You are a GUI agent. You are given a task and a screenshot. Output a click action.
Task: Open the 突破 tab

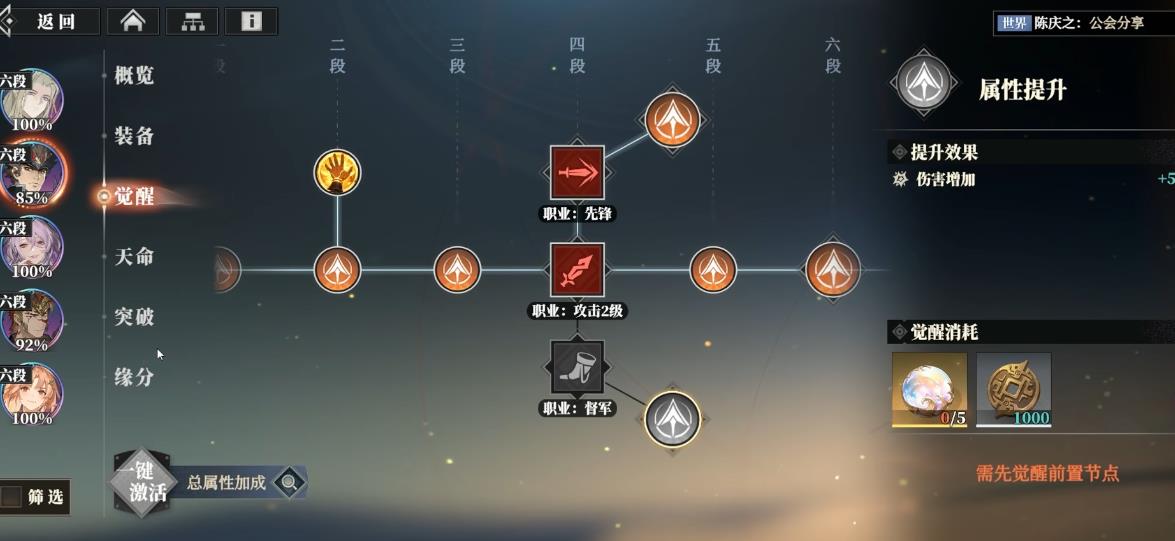pyautogui.click(x=134, y=317)
